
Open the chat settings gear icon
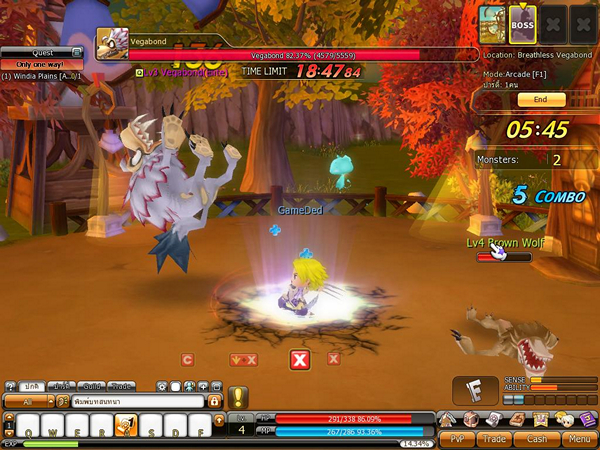click(x=160, y=386)
